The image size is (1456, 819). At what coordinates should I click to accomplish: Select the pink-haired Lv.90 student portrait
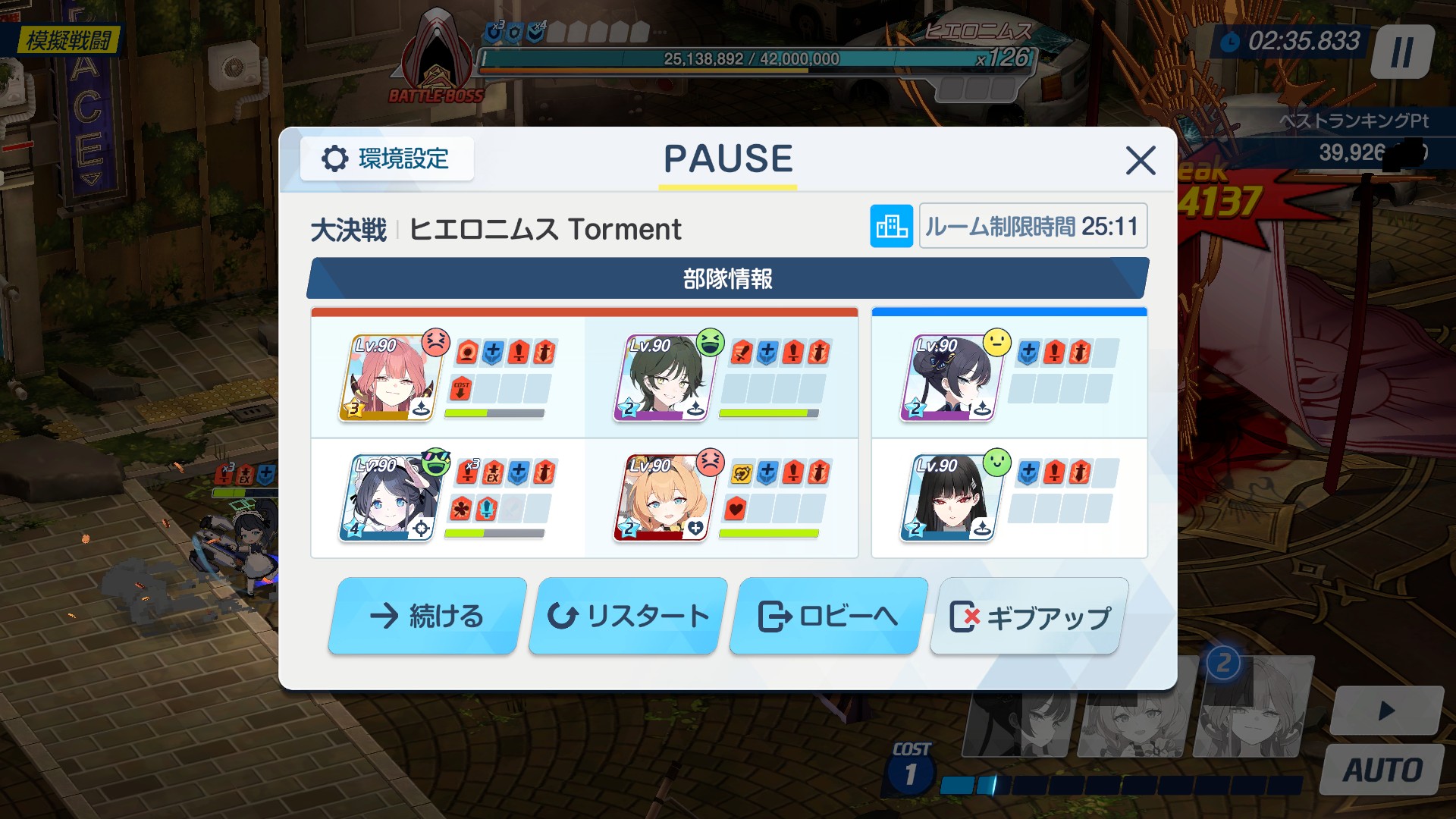click(388, 378)
